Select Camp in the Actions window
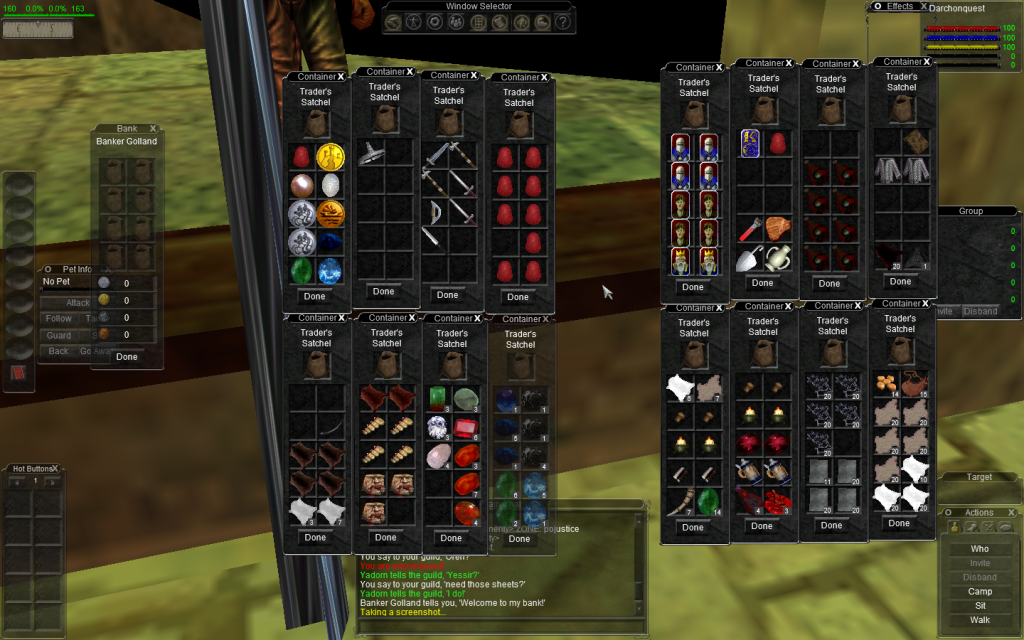Screen dimensions: 1024x640 click(x=979, y=591)
